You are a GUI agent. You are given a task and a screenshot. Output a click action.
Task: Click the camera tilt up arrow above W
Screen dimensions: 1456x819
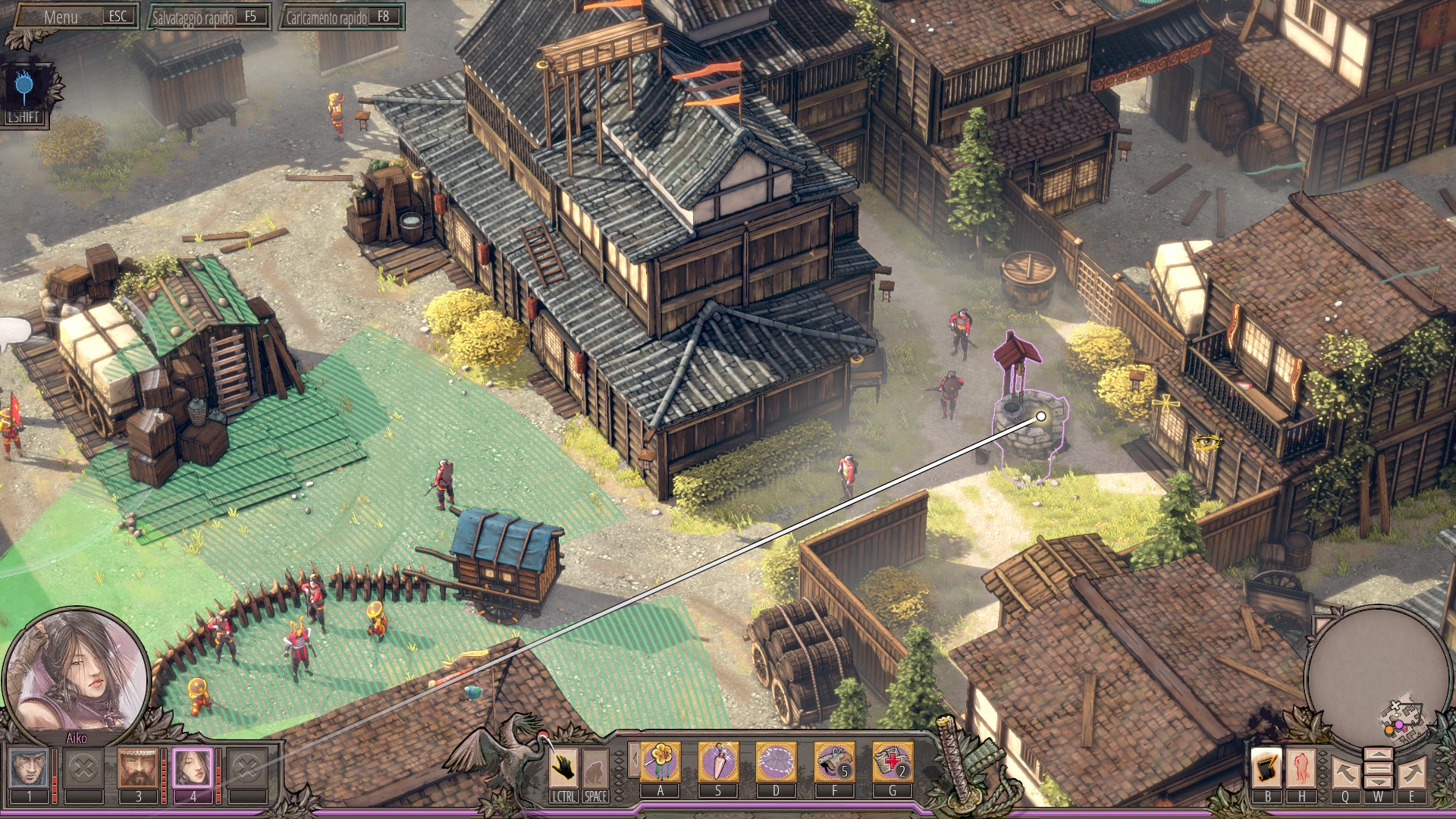pyautogui.click(x=1379, y=754)
